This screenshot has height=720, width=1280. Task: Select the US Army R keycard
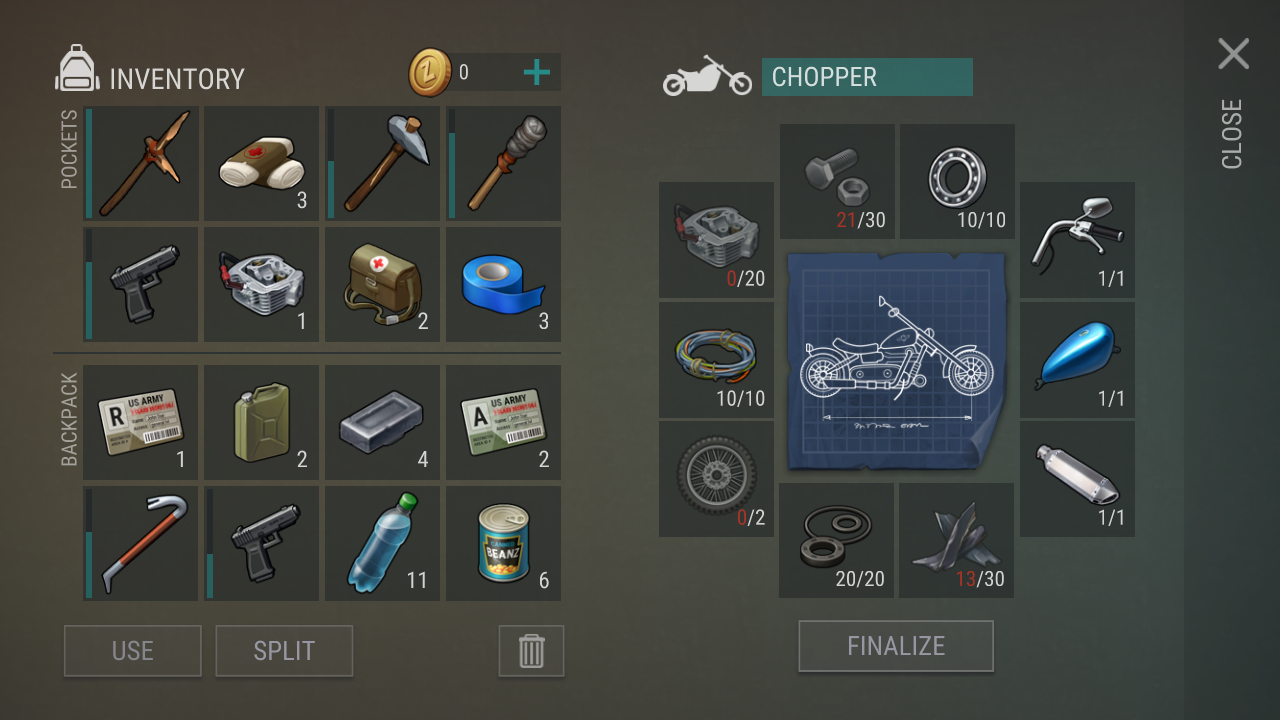(x=141, y=423)
